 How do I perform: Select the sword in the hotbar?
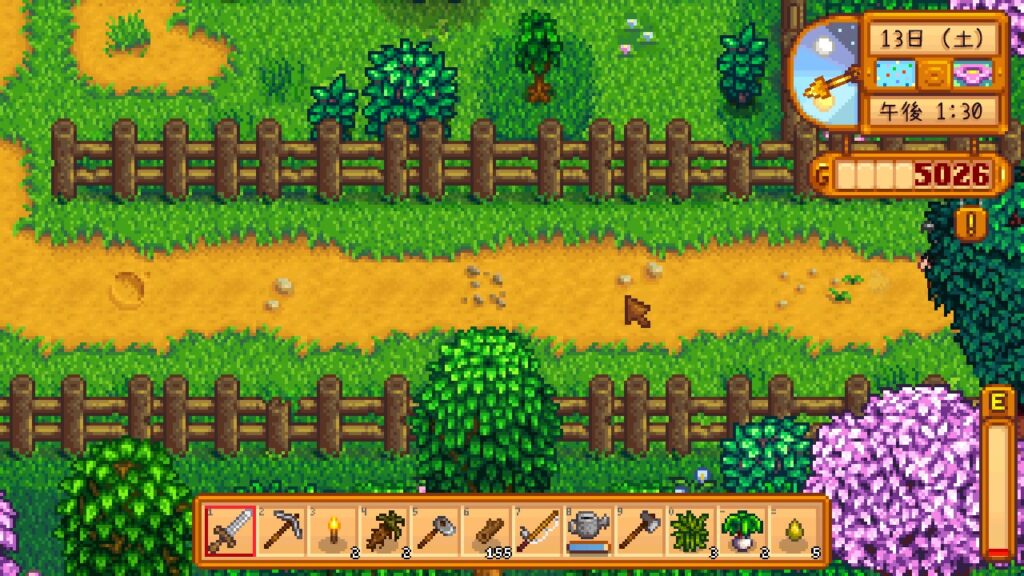click(x=228, y=530)
